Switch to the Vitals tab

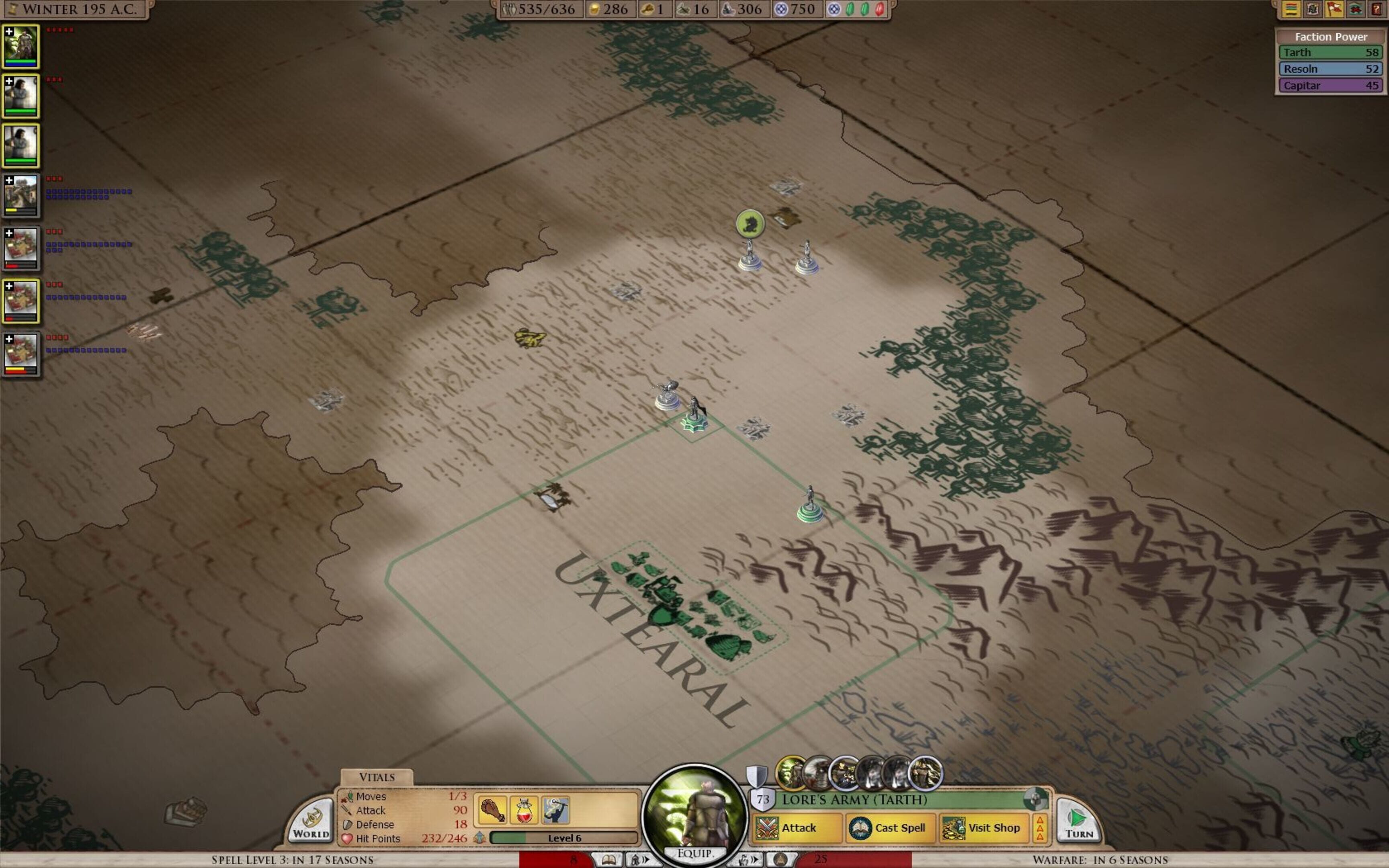[377, 777]
